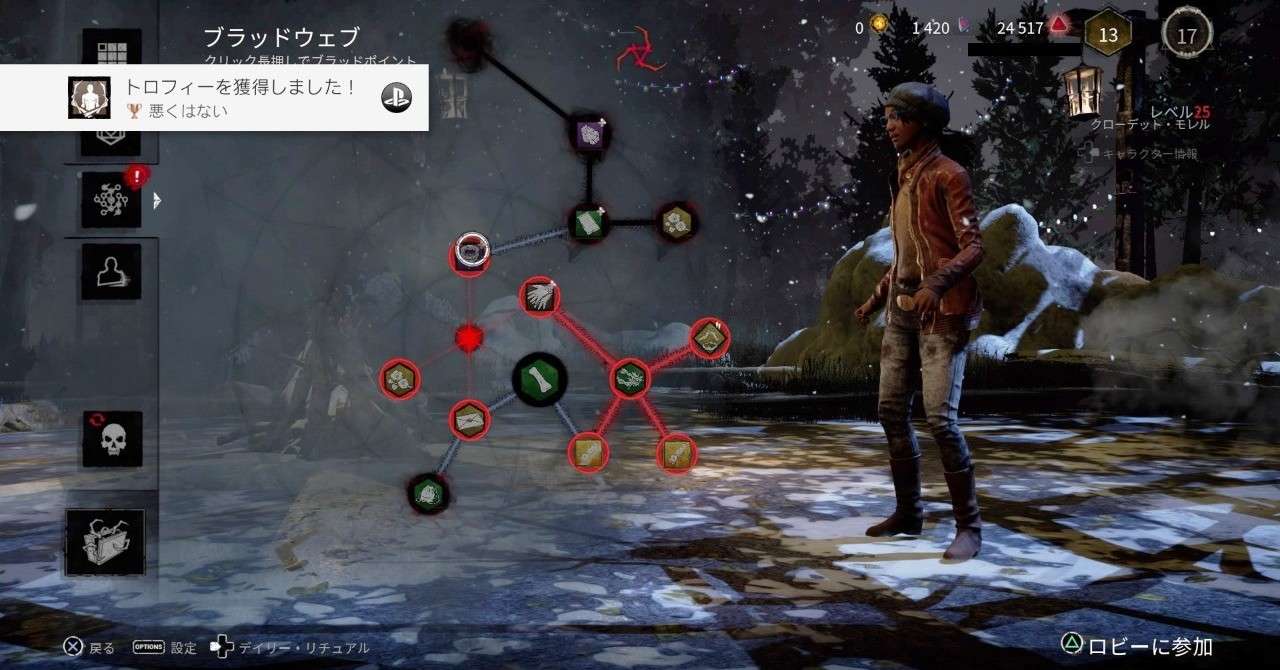Select the purple node near the top
Viewport: 1280px width, 670px height.
pyautogui.click(x=589, y=133)
